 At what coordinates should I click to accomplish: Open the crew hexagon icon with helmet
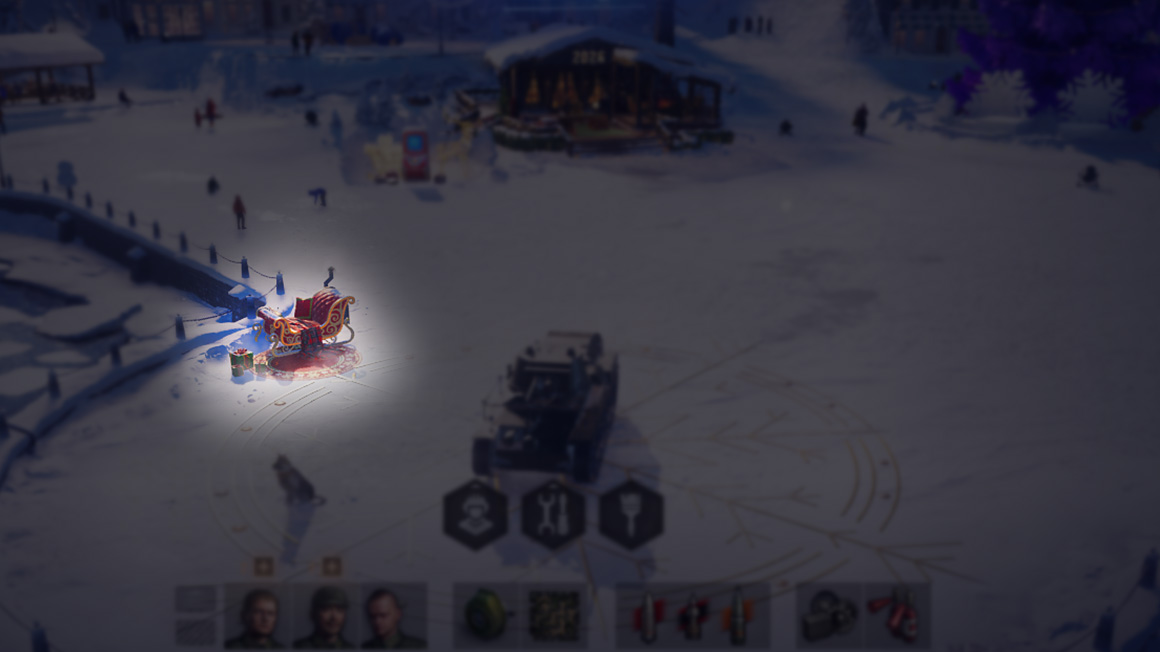pos(475,514)
